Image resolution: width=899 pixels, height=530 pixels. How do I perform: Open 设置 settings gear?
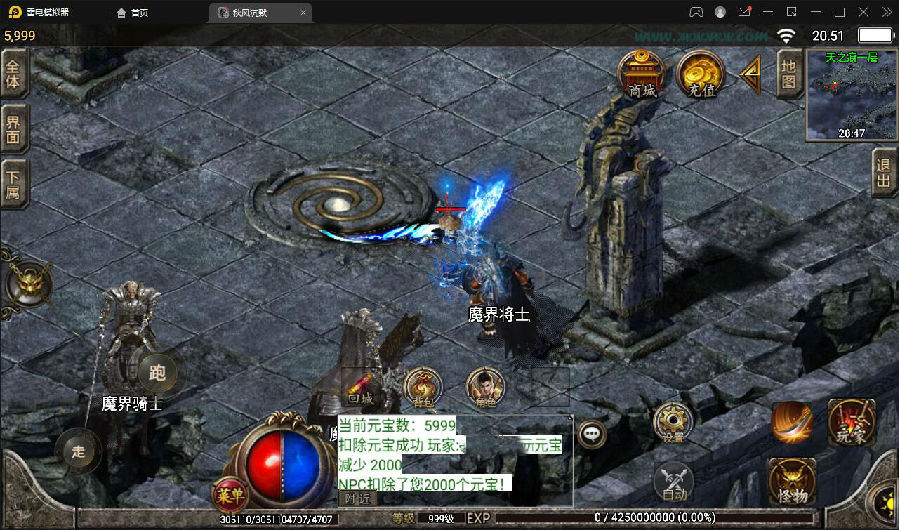673,424
